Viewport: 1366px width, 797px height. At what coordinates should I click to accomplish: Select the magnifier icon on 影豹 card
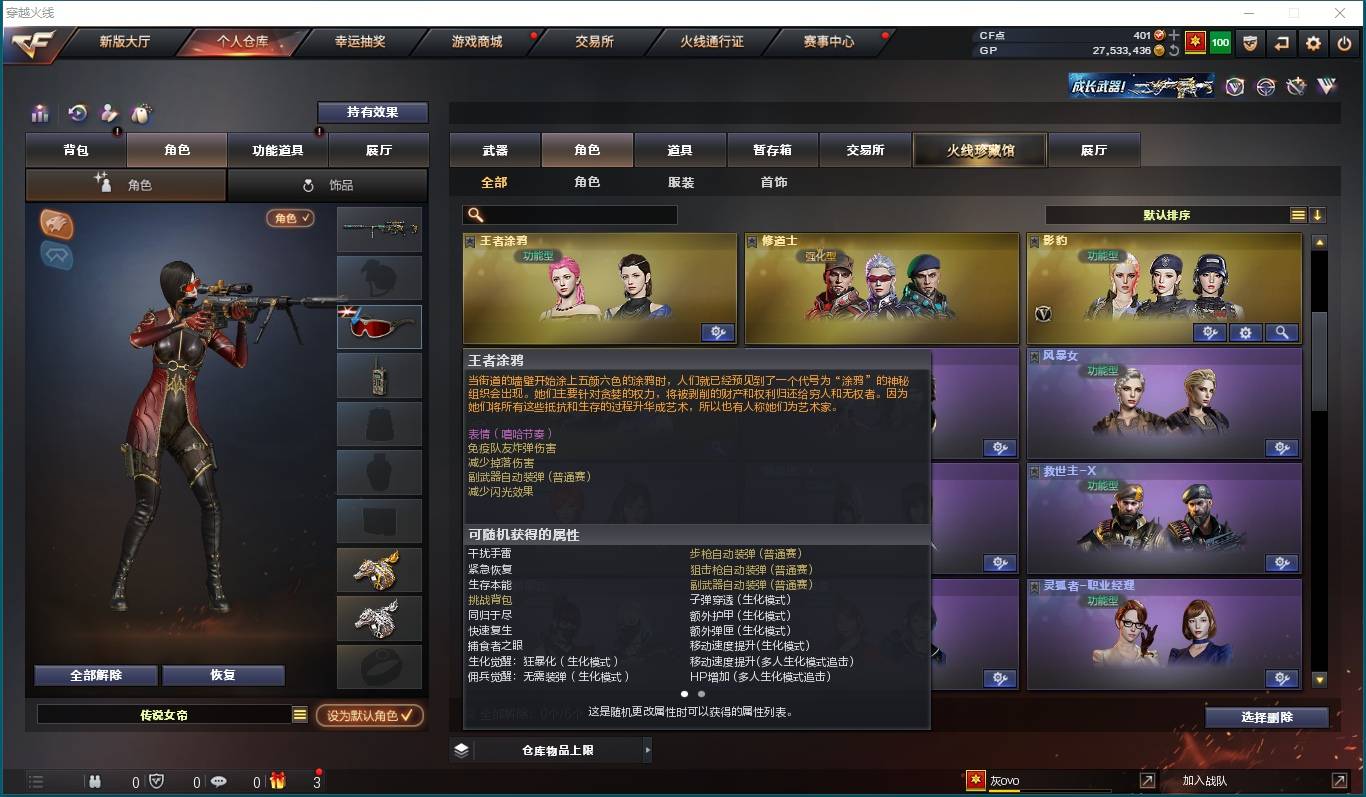click(1281, 333)
